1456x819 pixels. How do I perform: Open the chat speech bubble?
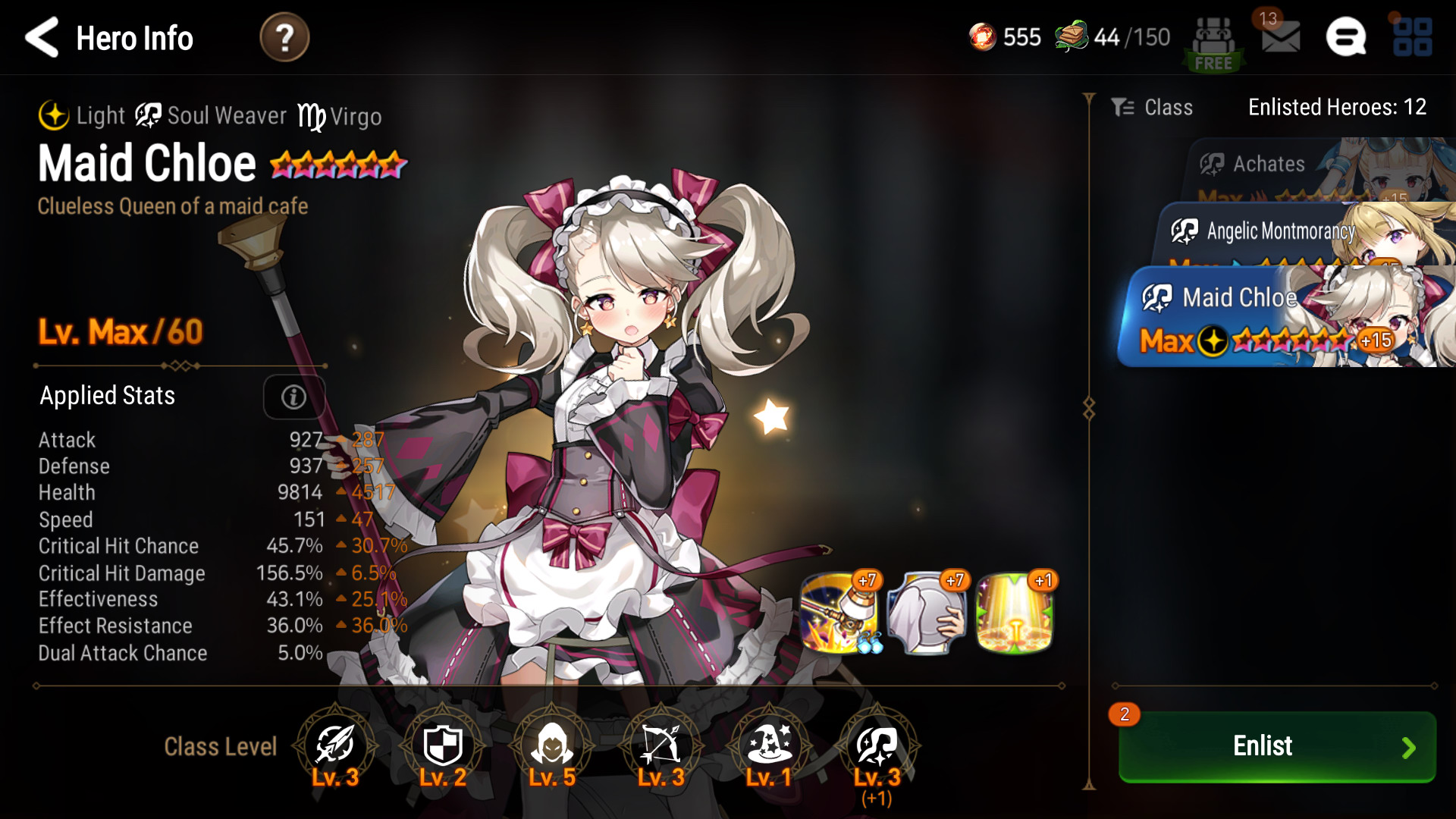click(x=1346, y=37)
